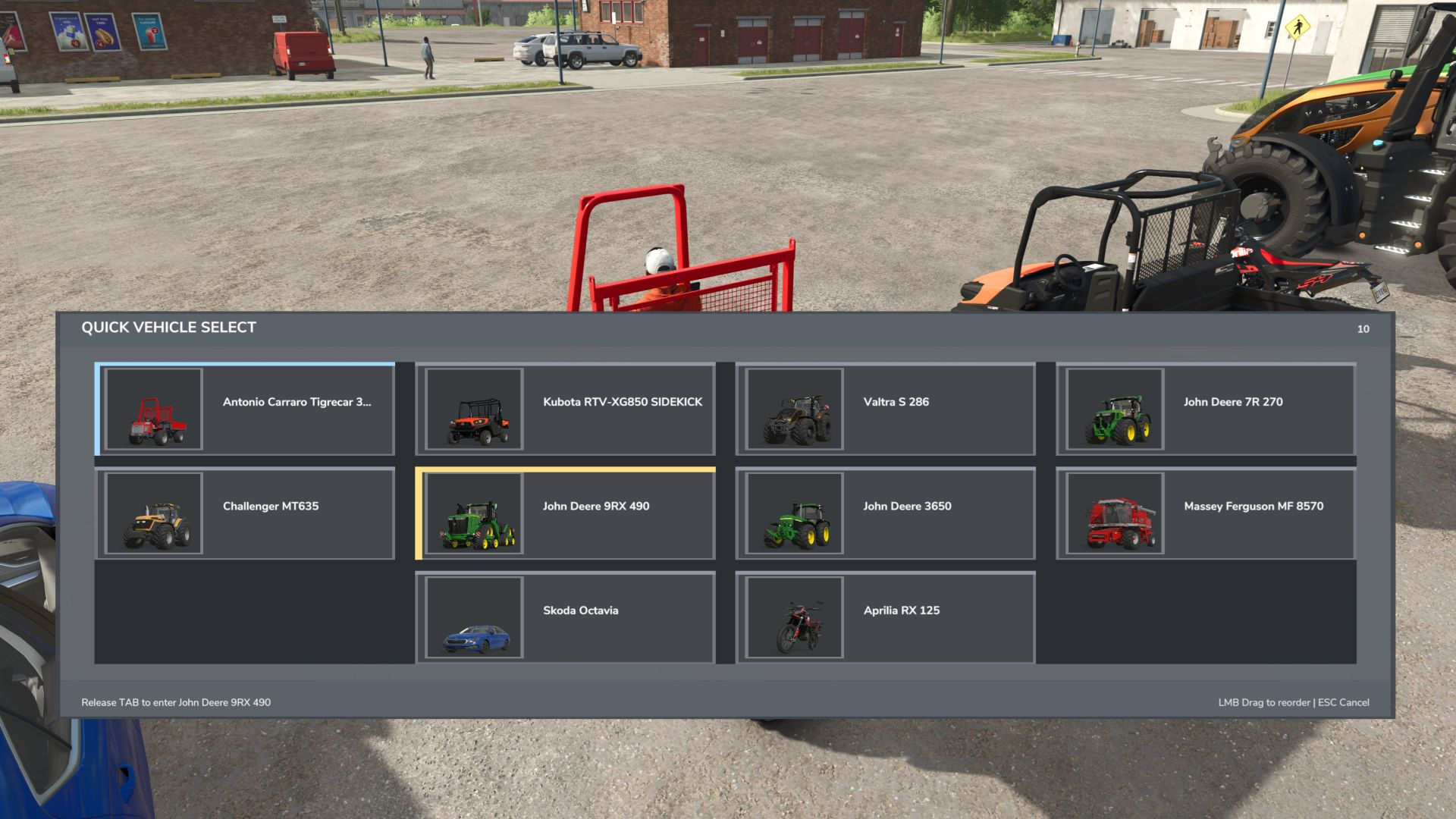Select the Kubota RTV-XG850 SIDEKICK tile
The image size is (1456, 819).
(x=565, y=409)
